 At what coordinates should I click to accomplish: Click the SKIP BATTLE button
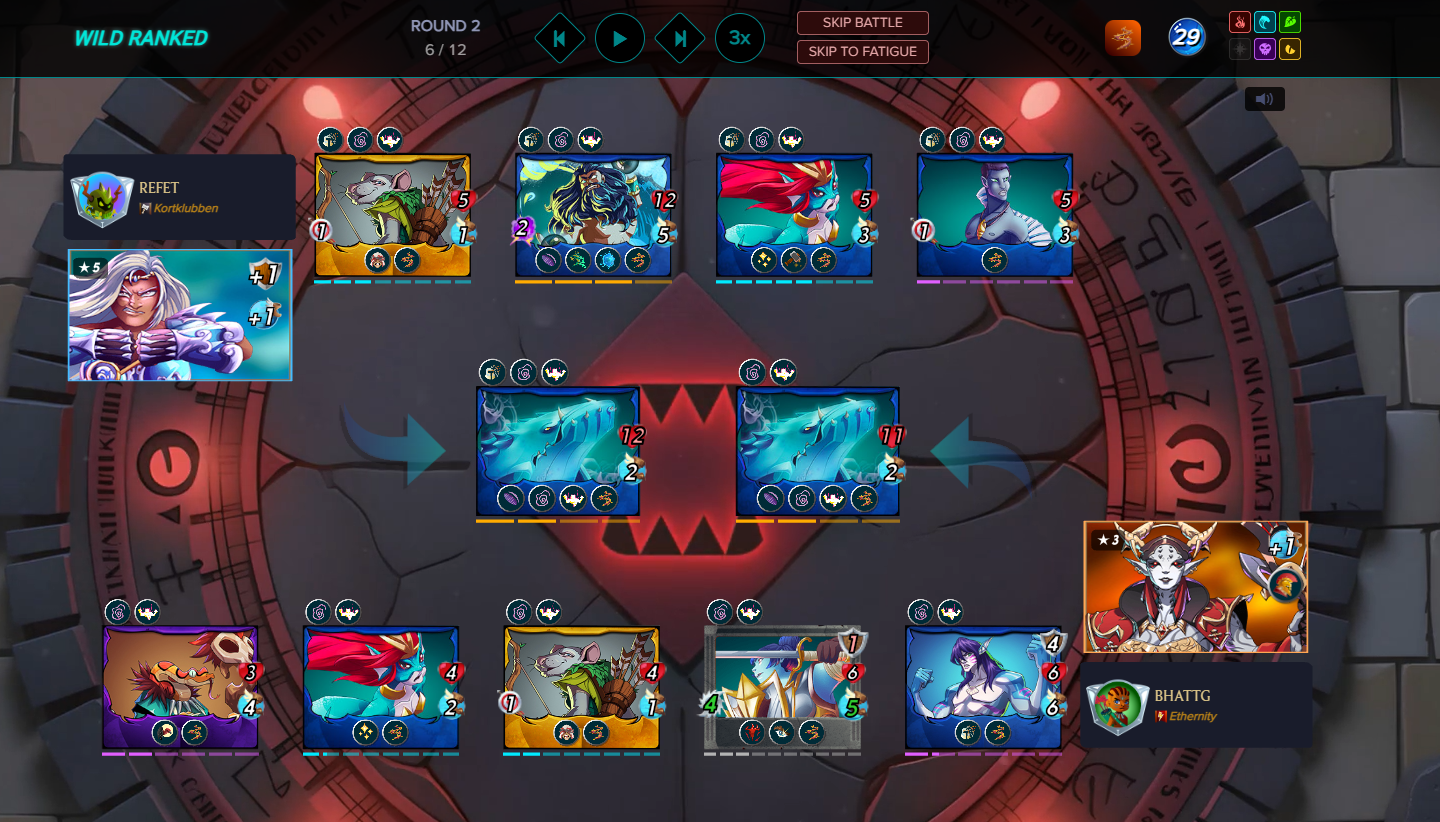point(862,23)
